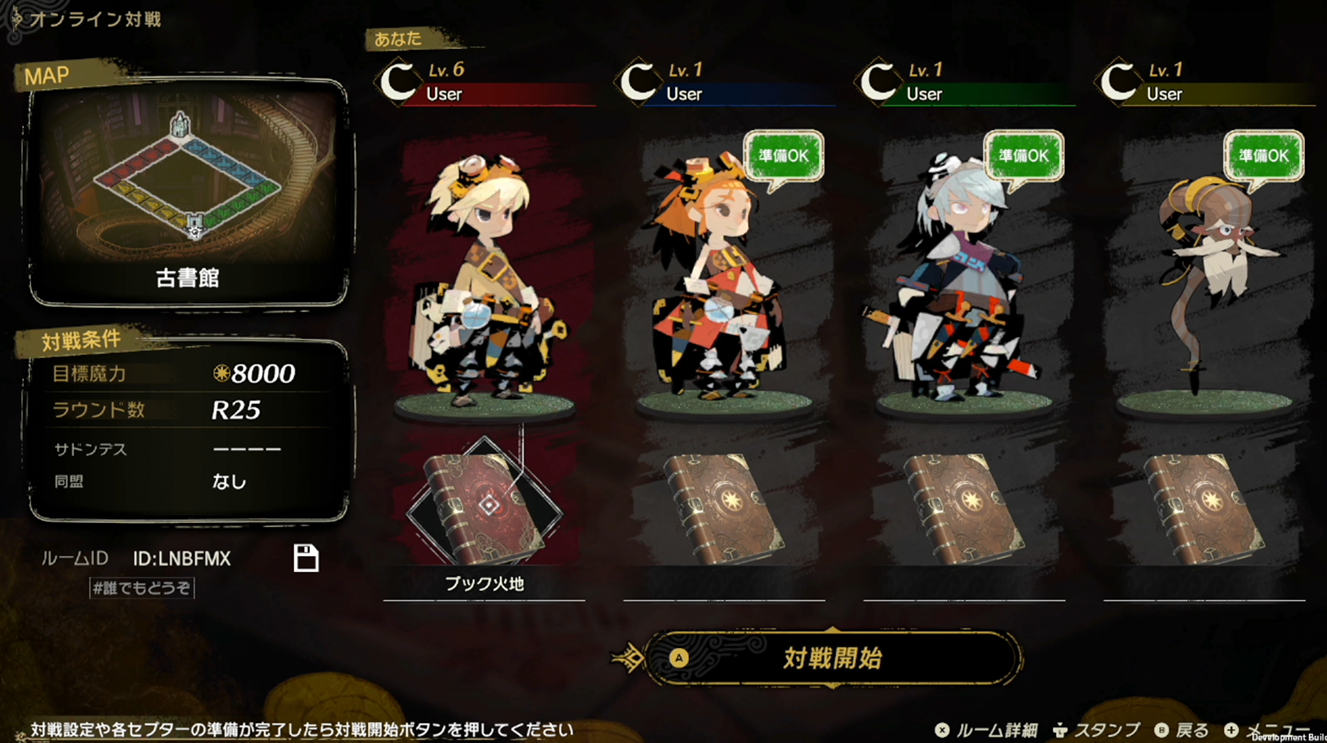Click the A button icon inside 対戦開始
Screen dimensions: 1327x743
point(682,659)
